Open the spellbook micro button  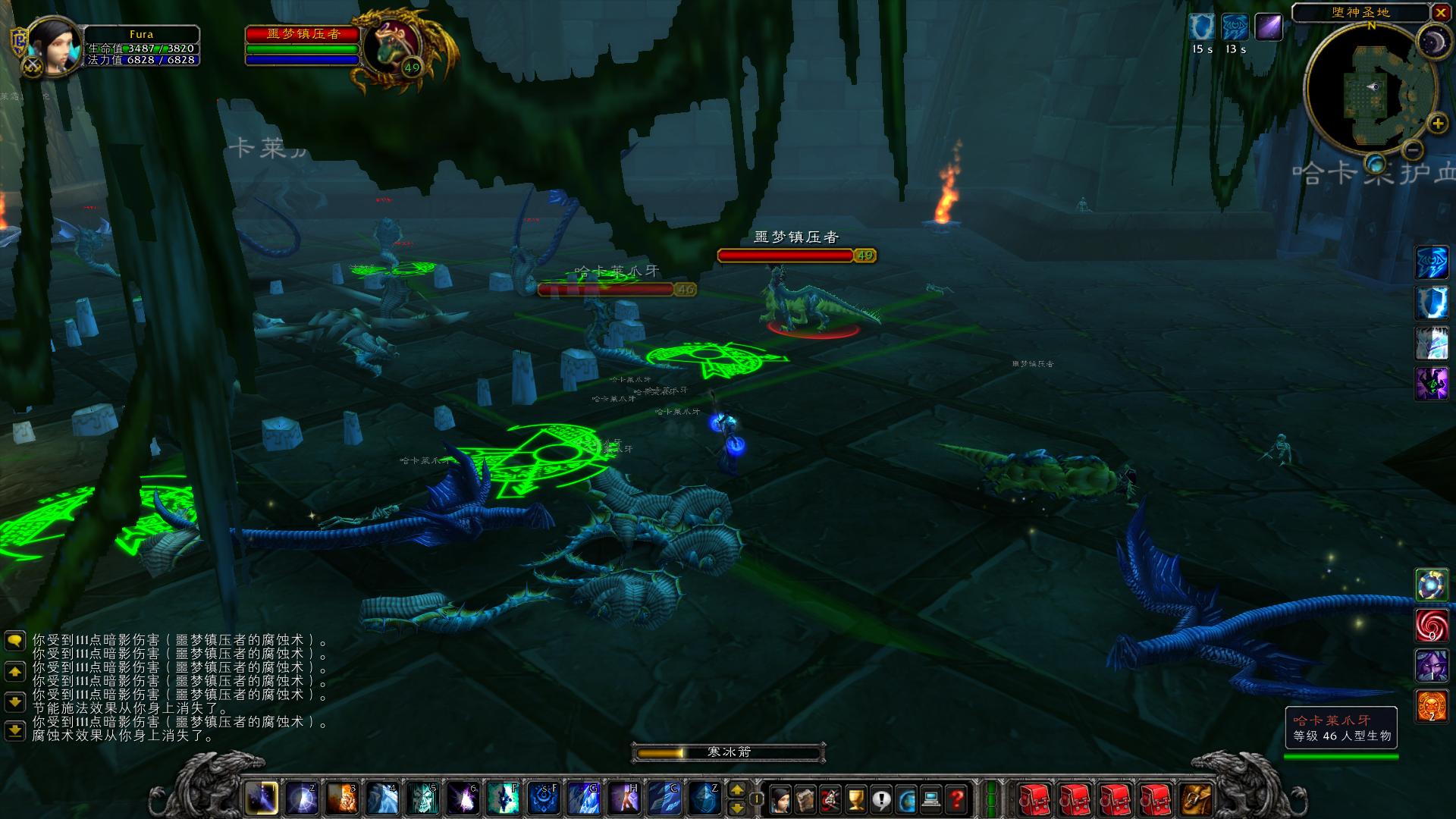click(x=805, y=799)
